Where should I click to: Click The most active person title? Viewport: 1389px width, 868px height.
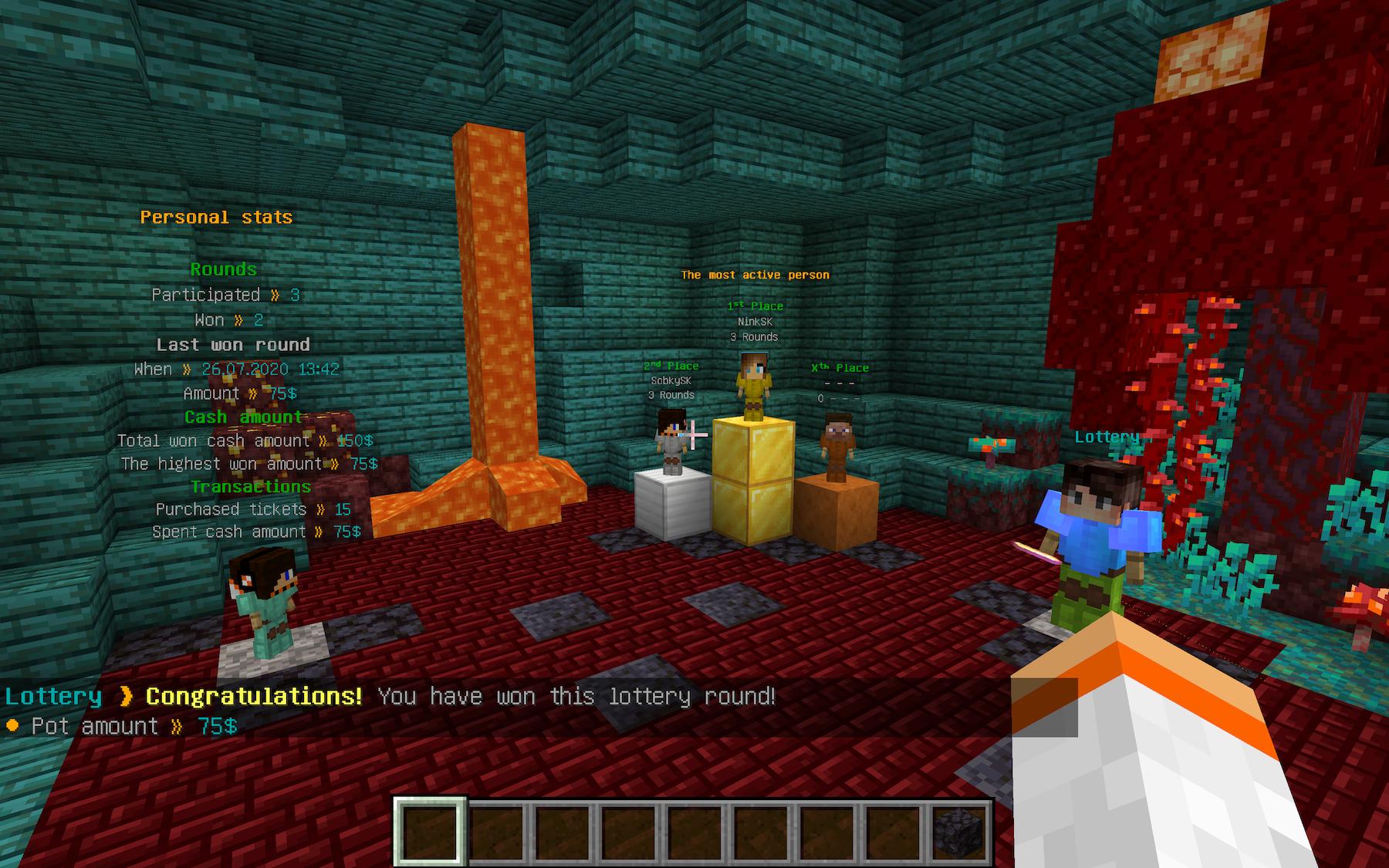point(755,274)
